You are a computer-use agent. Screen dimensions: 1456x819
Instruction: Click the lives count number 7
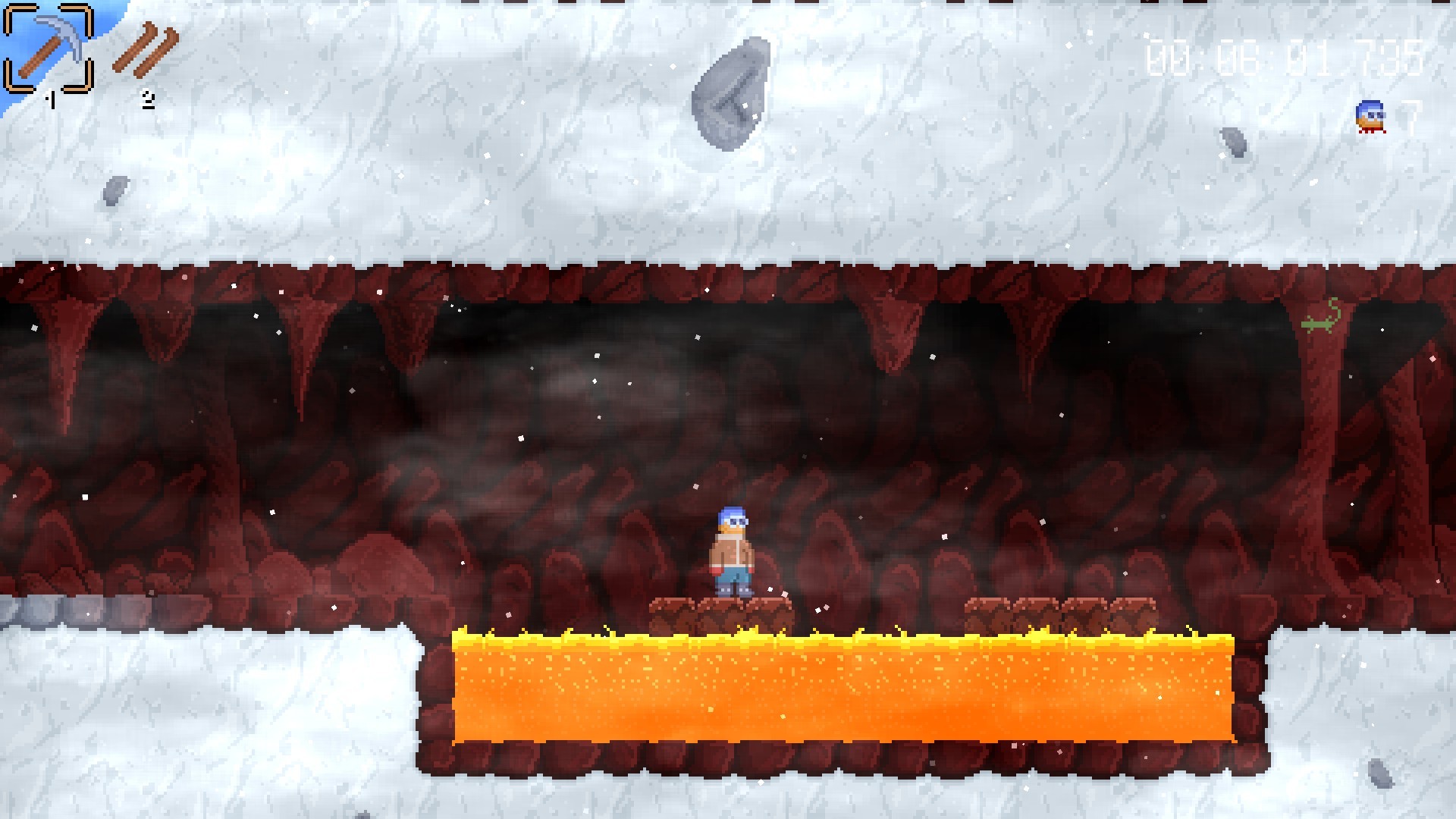tap(1412, 116)
